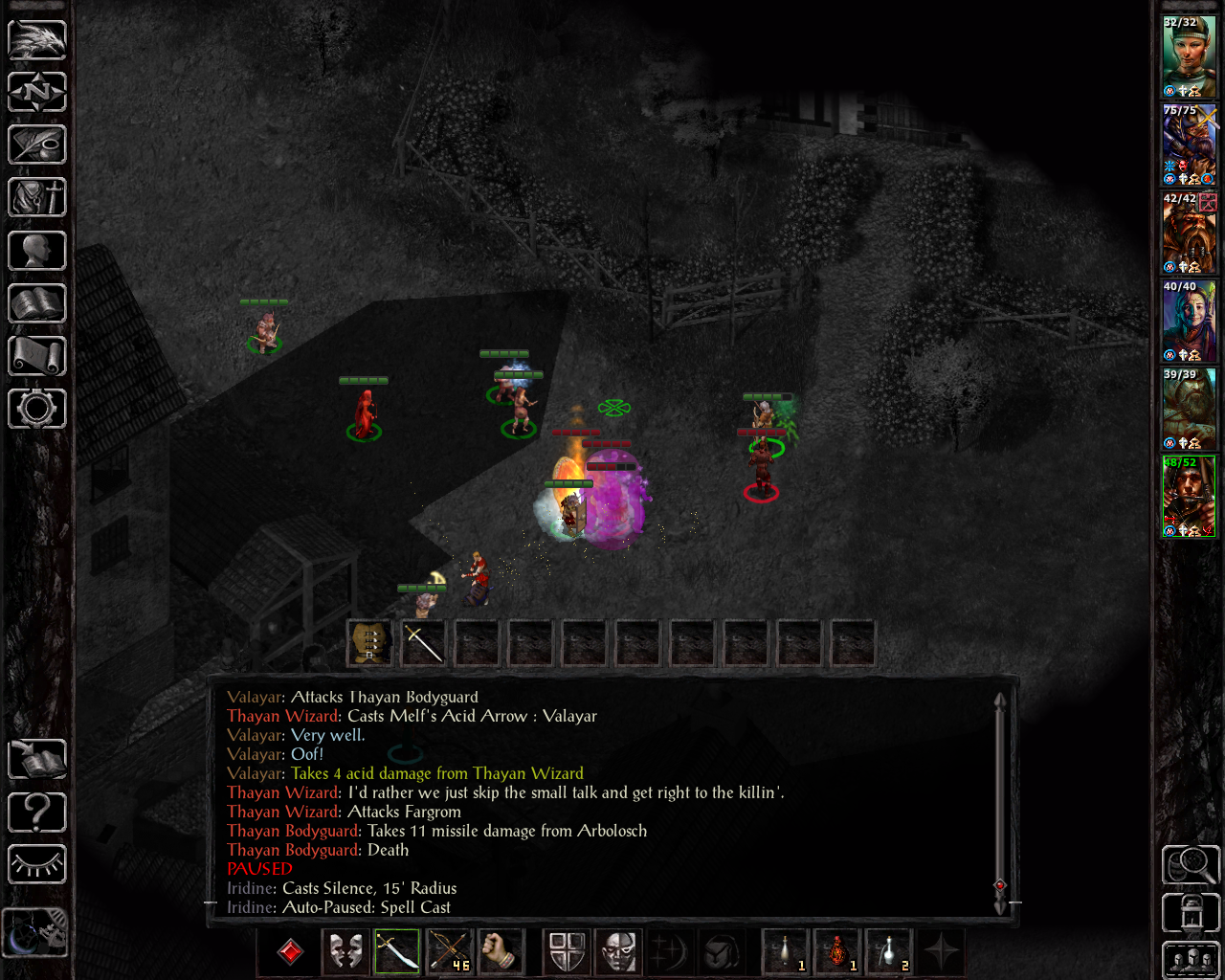
Task: Select the bow with 46 arrows
Action: 449,952
